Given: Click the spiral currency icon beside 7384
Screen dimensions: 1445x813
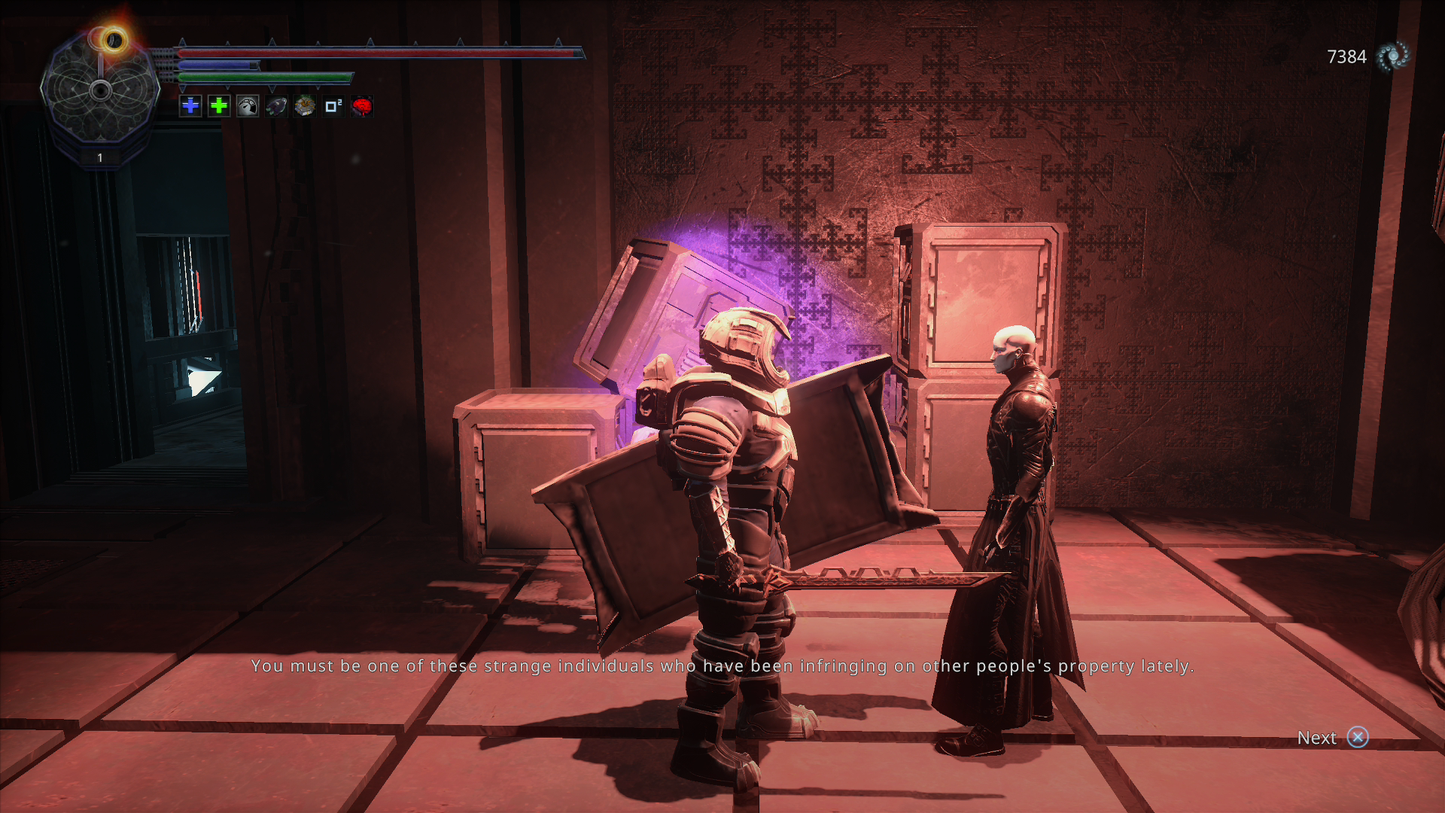Looking at the screenshot, I should click(x=1391, y=58).
